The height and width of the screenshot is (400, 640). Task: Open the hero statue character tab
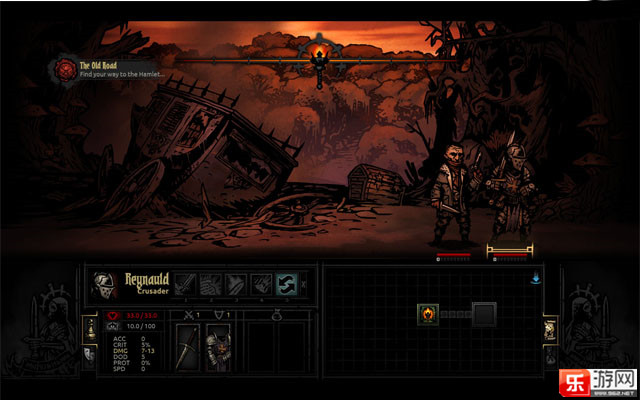pos(90,327)
